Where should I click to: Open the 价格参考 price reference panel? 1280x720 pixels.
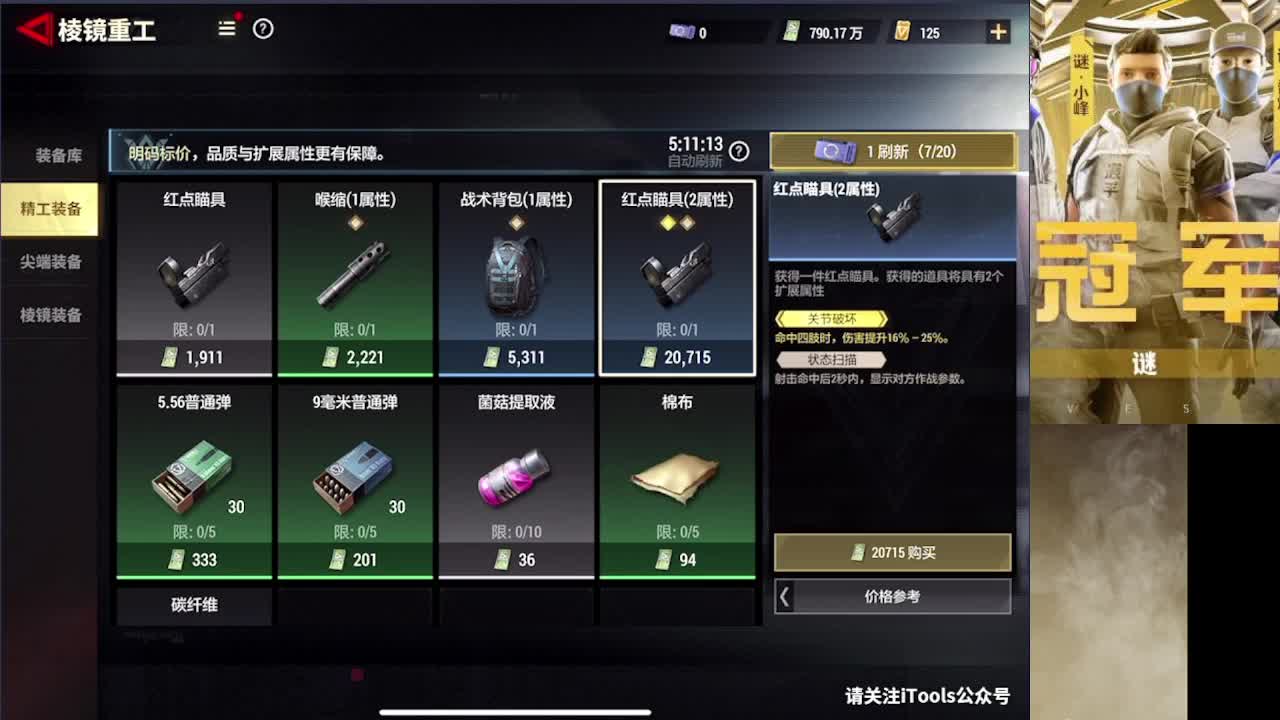point(900,597)
